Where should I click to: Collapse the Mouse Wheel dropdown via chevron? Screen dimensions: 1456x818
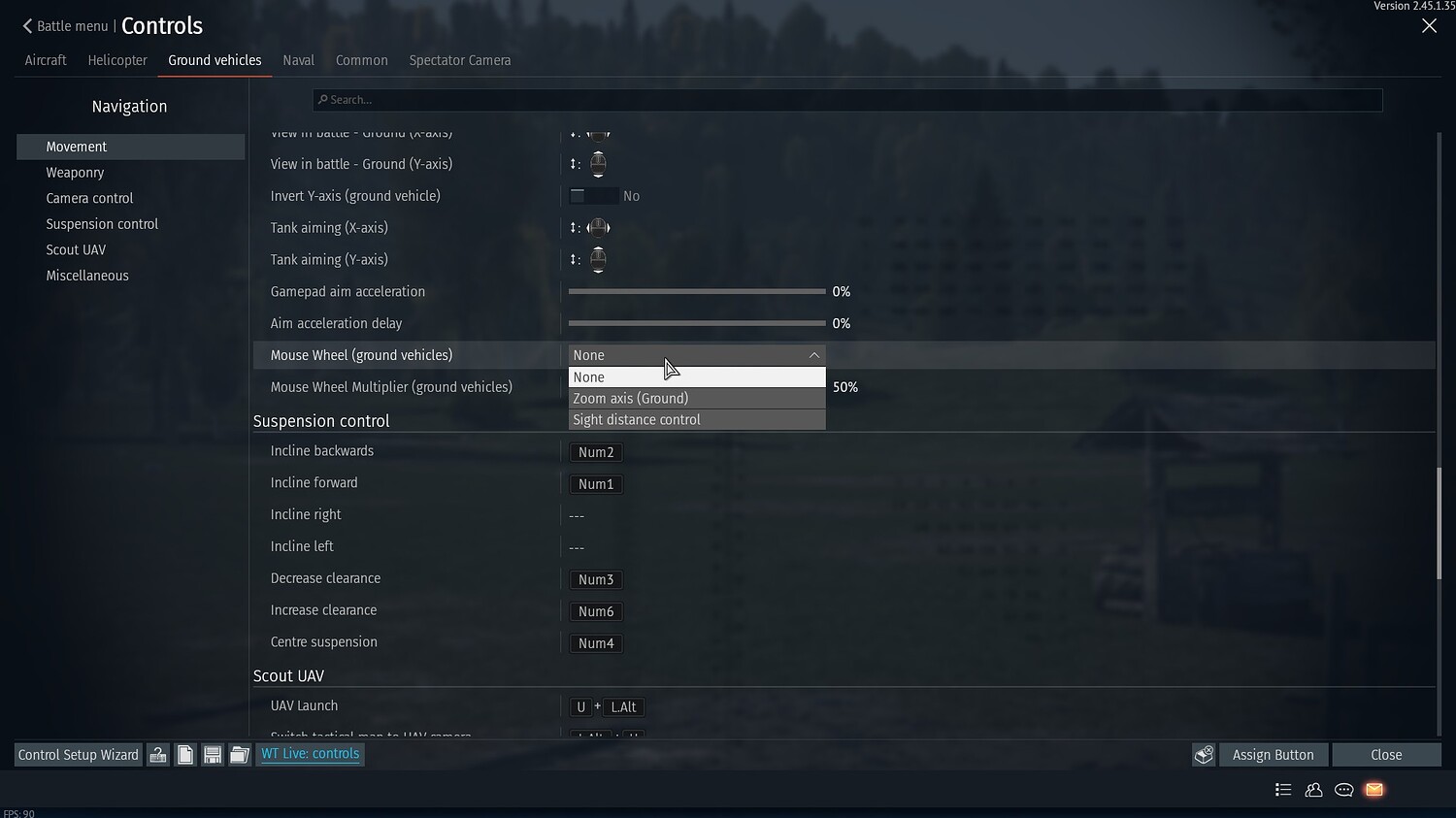[x=814, y=354]
